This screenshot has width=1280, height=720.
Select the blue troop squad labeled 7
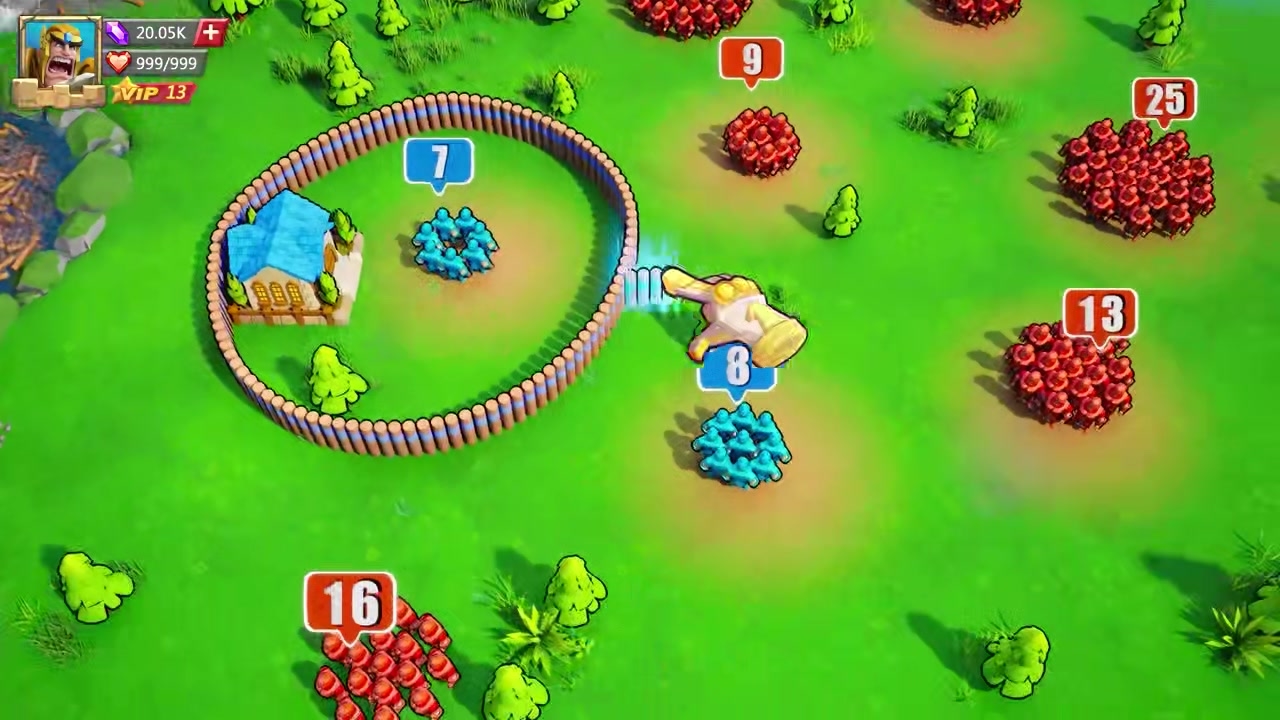coord(455,242)
